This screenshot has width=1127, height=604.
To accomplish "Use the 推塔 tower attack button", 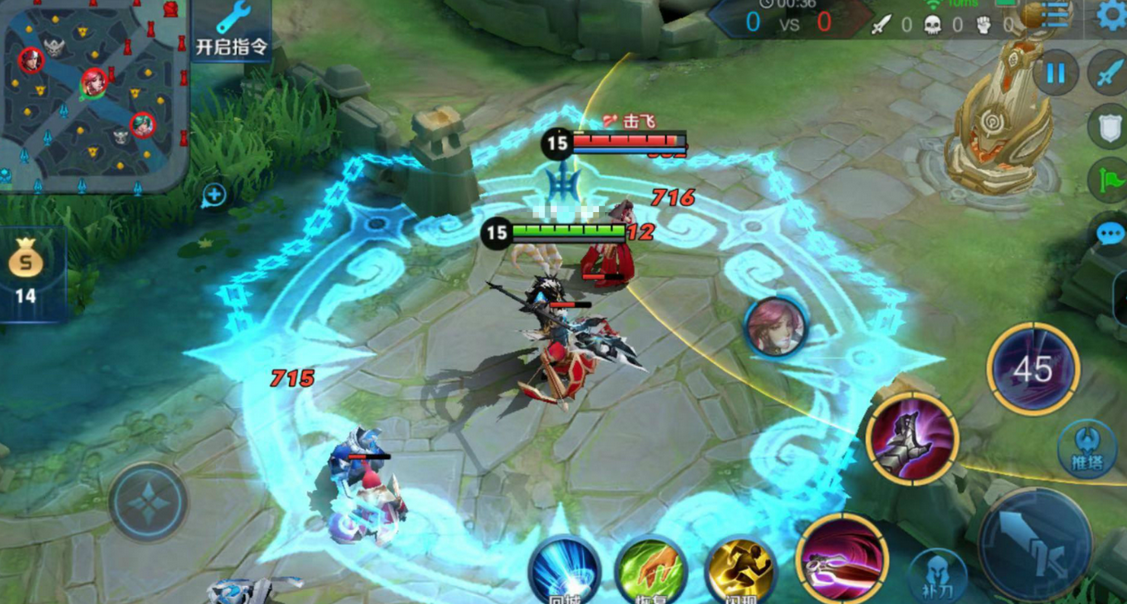I will tap(1085, 447).
